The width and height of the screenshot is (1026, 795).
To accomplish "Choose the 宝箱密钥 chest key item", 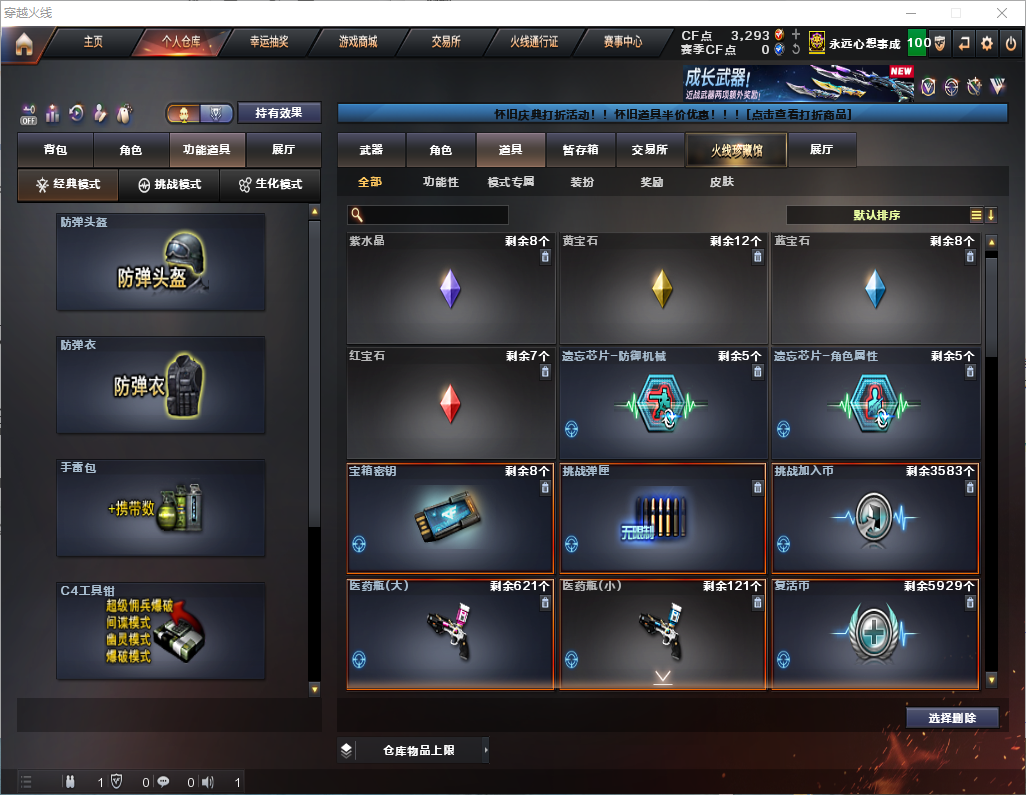I will click(450, 517).
